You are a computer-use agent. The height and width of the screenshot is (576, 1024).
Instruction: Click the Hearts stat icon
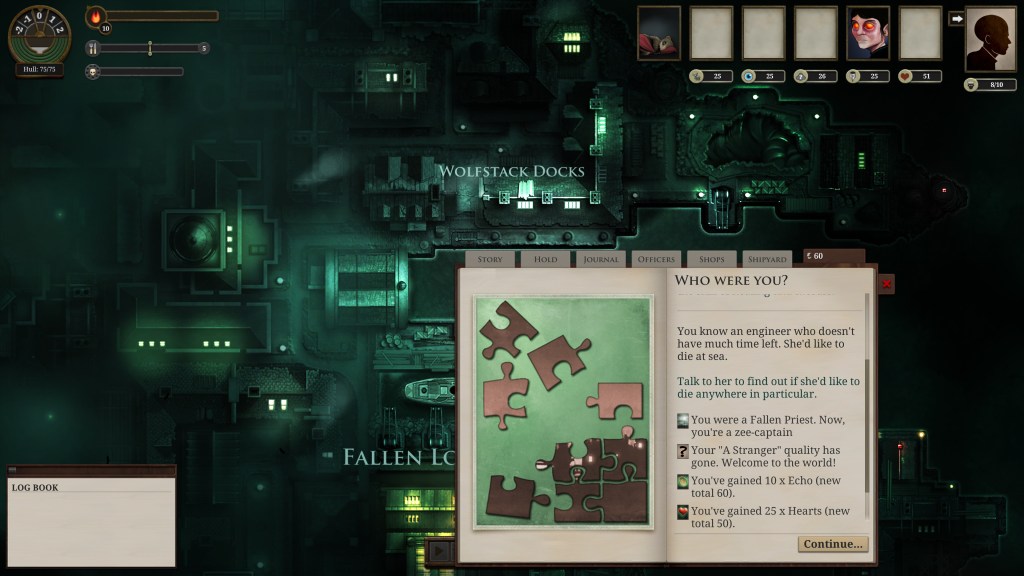pos(906,76)
